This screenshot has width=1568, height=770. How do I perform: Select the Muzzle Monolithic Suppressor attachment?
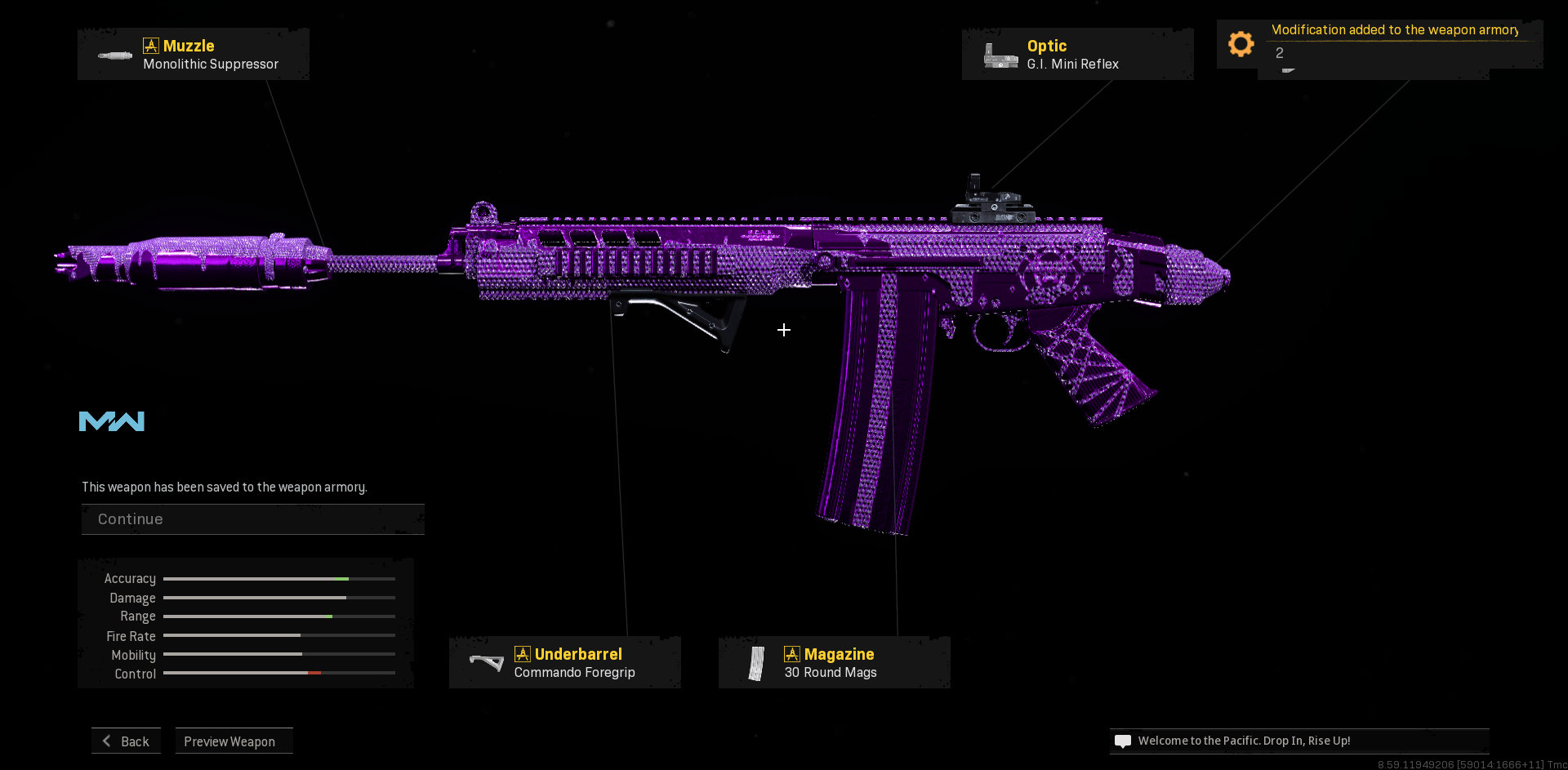click(194, 54)
